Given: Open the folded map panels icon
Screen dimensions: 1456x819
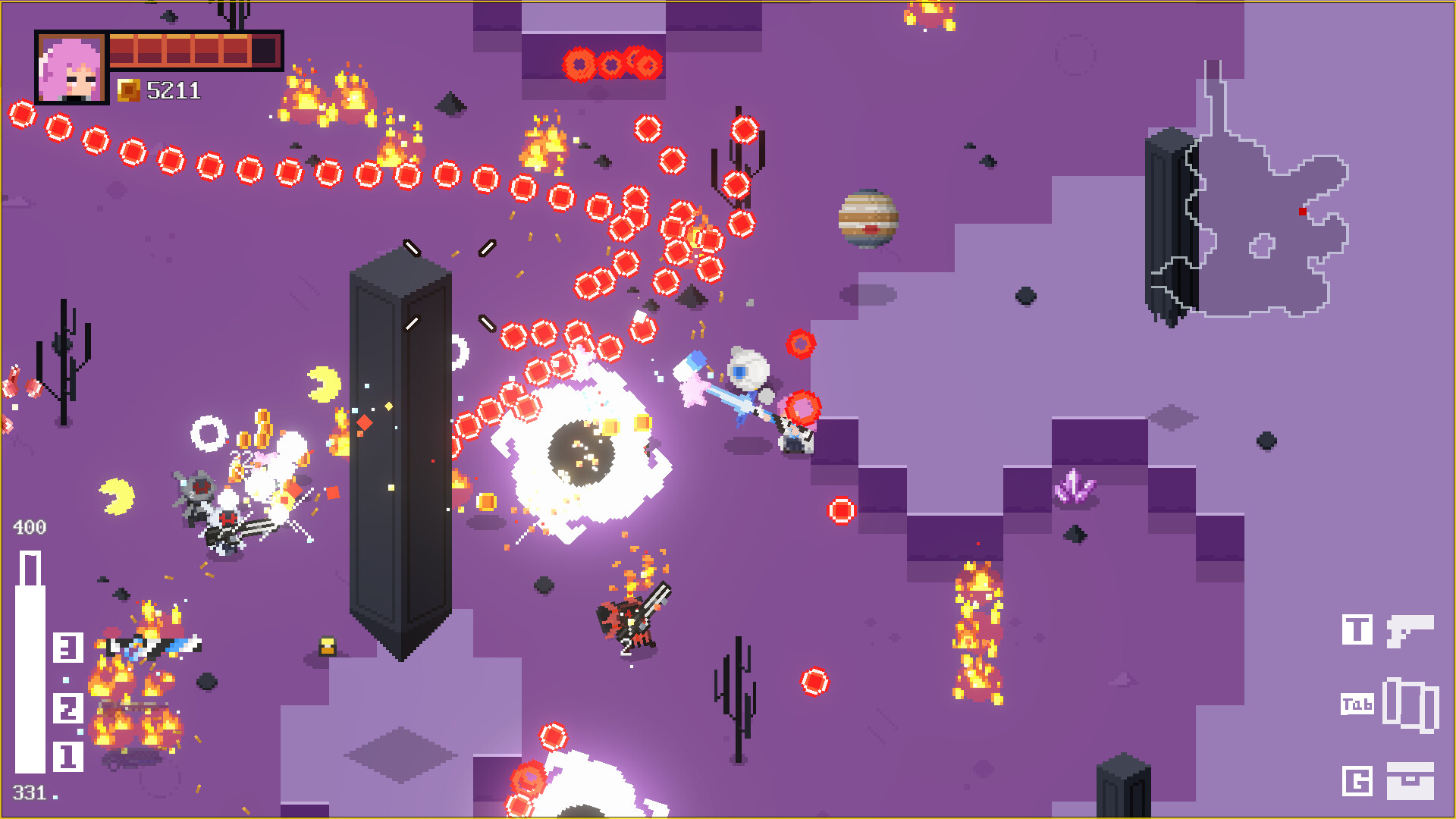Looking at the screenshot, I should click(x=1410, y=705).
